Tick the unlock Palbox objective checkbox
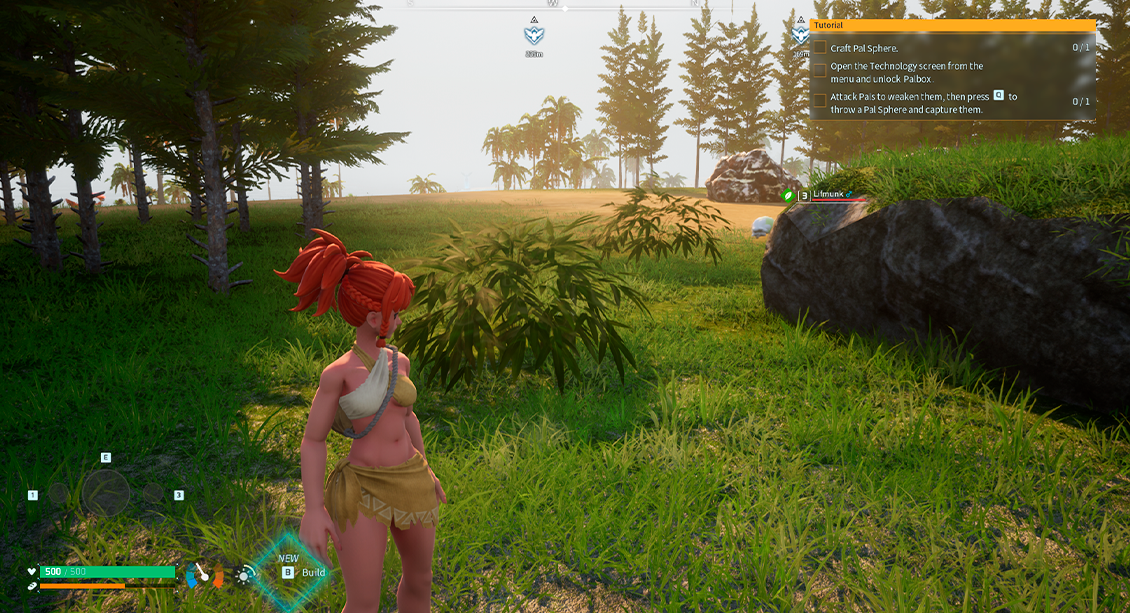 pos(820,71)
